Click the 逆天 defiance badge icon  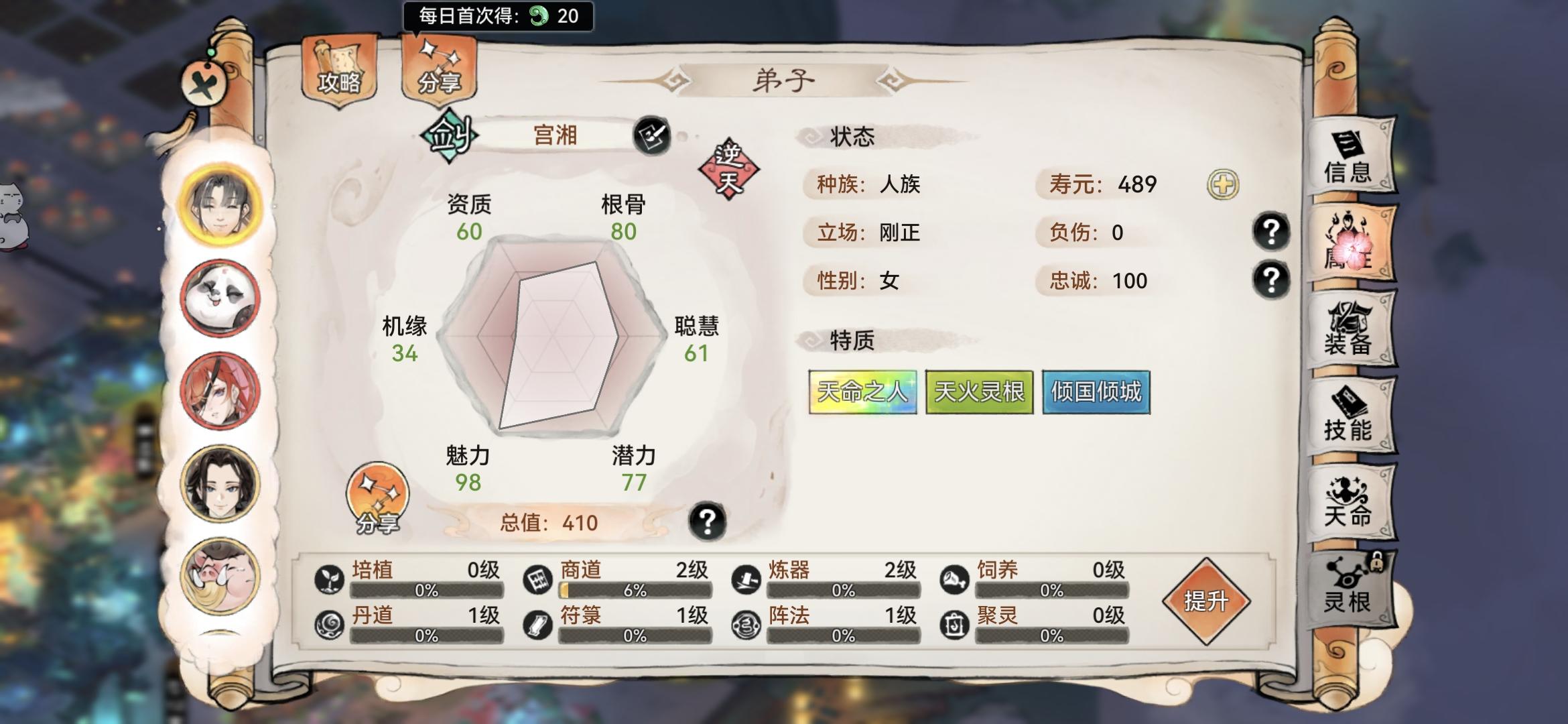click(x=729, y=164)
